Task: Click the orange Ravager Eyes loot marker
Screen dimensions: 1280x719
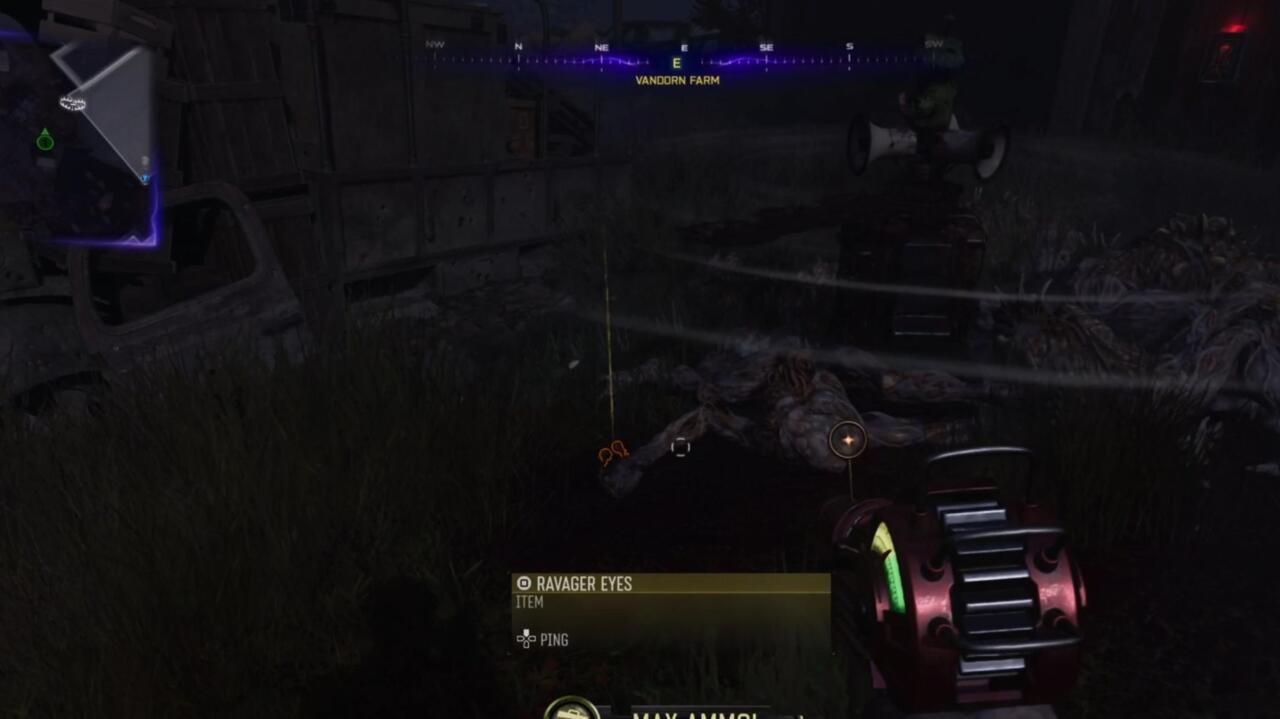Action: tap(612, 453)
